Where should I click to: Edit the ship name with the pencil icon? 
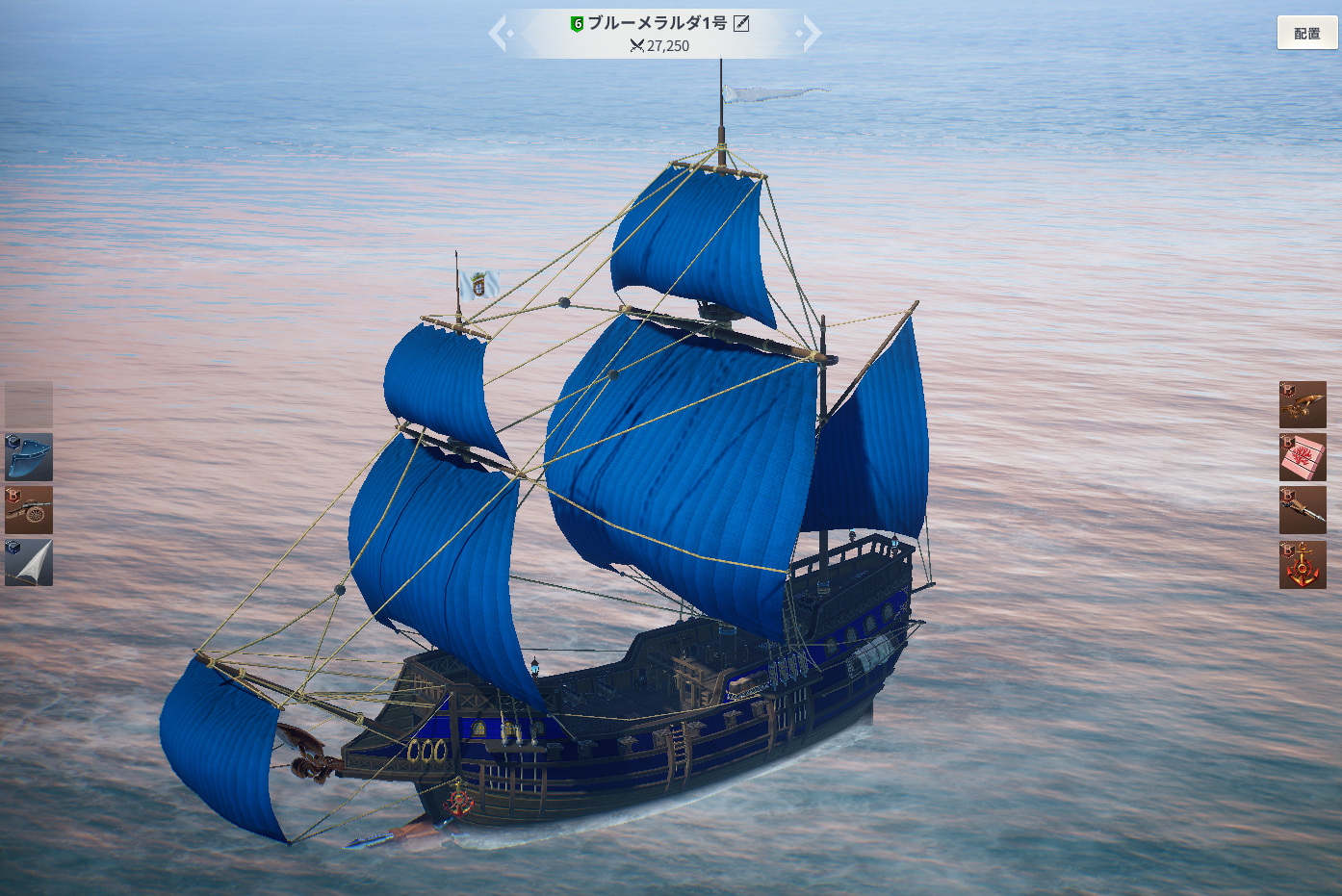point(741,24)
